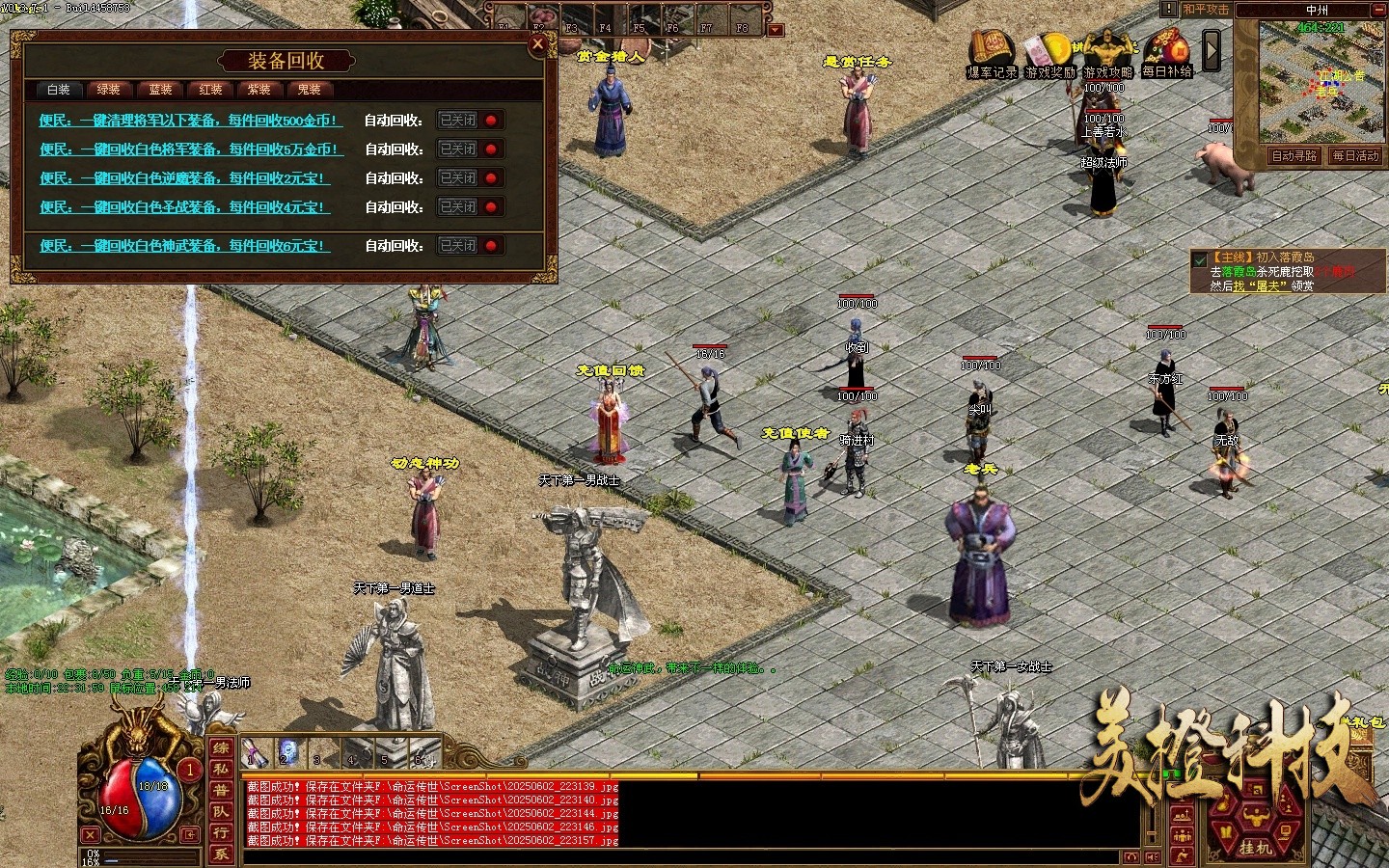The width and height of the screenshot is (1389, 868).
Task: Recycle white 逆魔 gear for 2元宝
Action: point(183,178)
